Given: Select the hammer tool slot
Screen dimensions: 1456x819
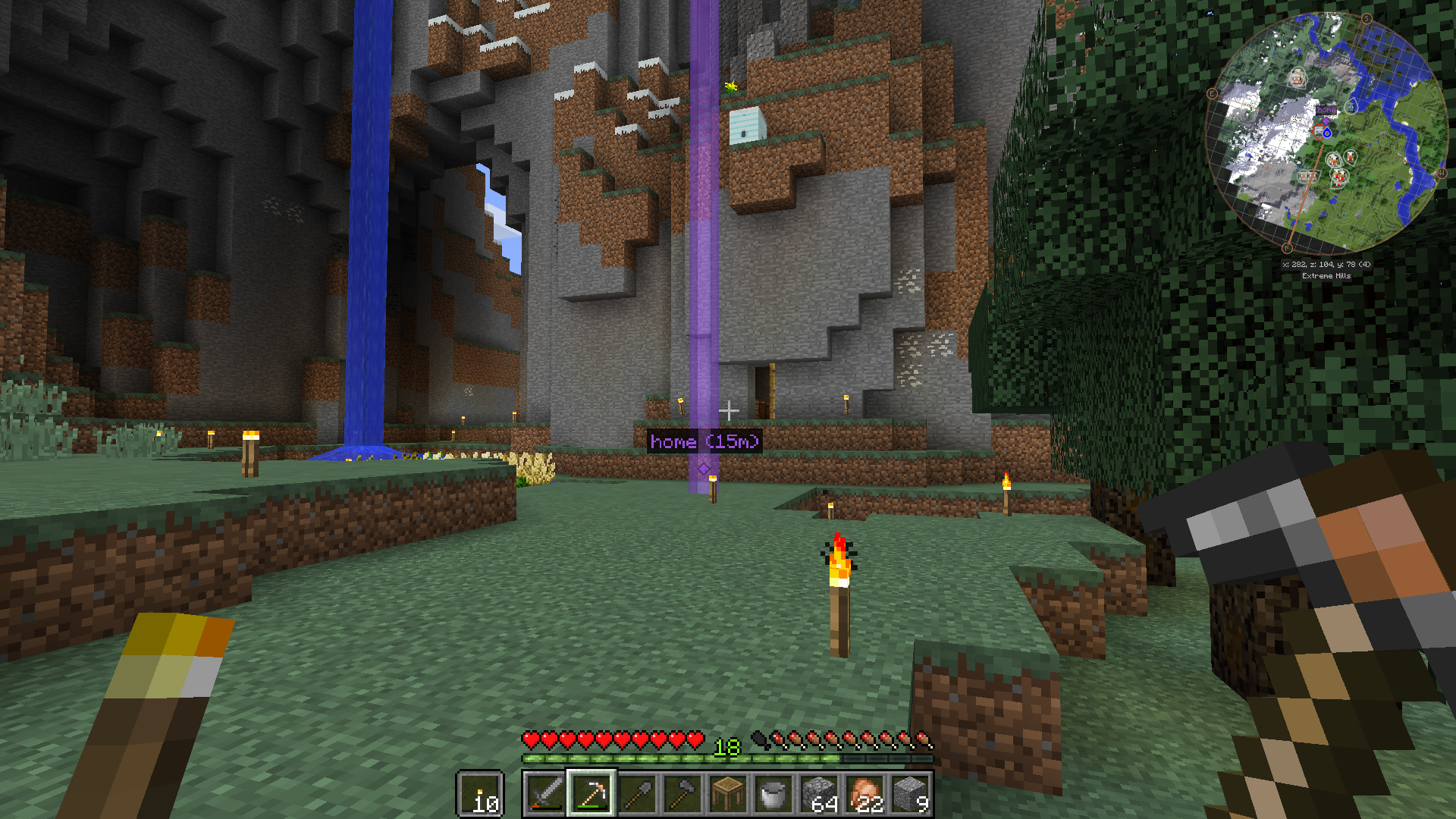Looking at the screenshot, I should [x=682, y=794].
